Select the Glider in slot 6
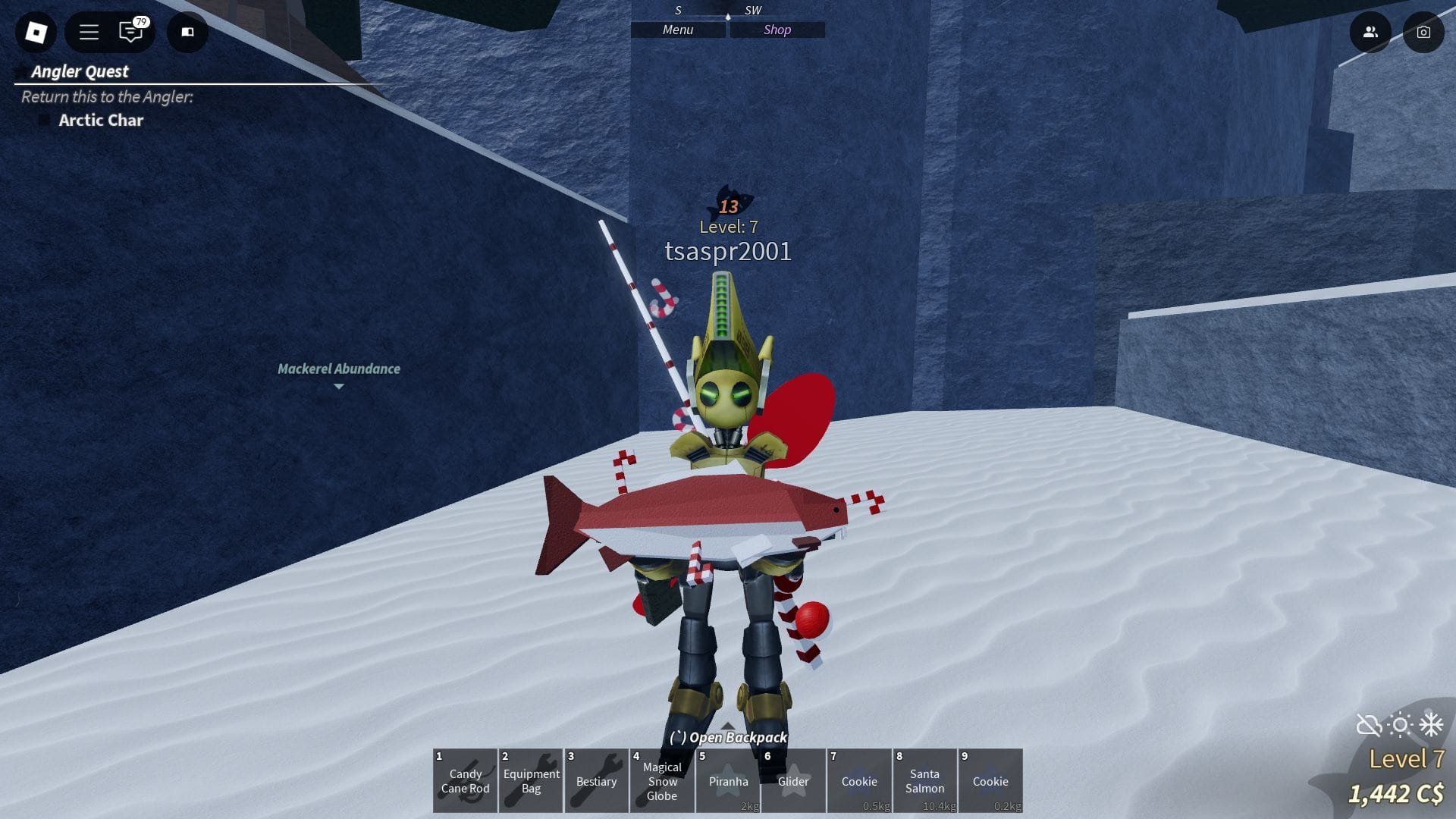 pos(794,780)
